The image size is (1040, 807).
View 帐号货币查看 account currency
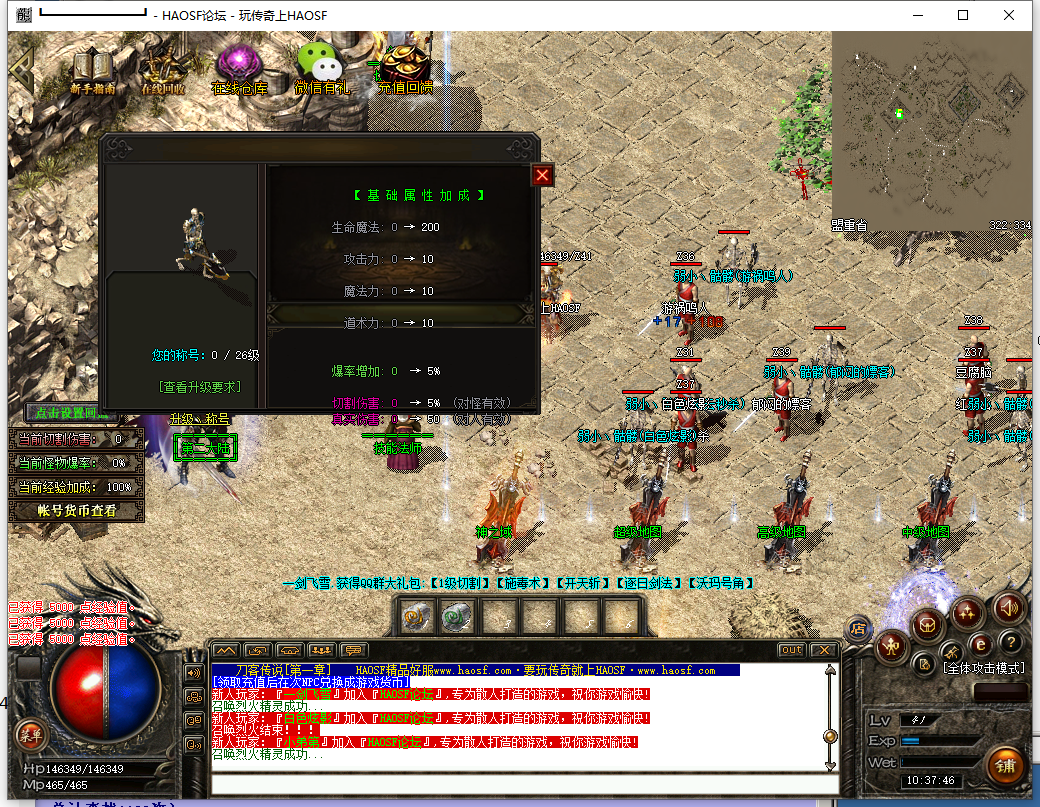(x=77, y=511)
